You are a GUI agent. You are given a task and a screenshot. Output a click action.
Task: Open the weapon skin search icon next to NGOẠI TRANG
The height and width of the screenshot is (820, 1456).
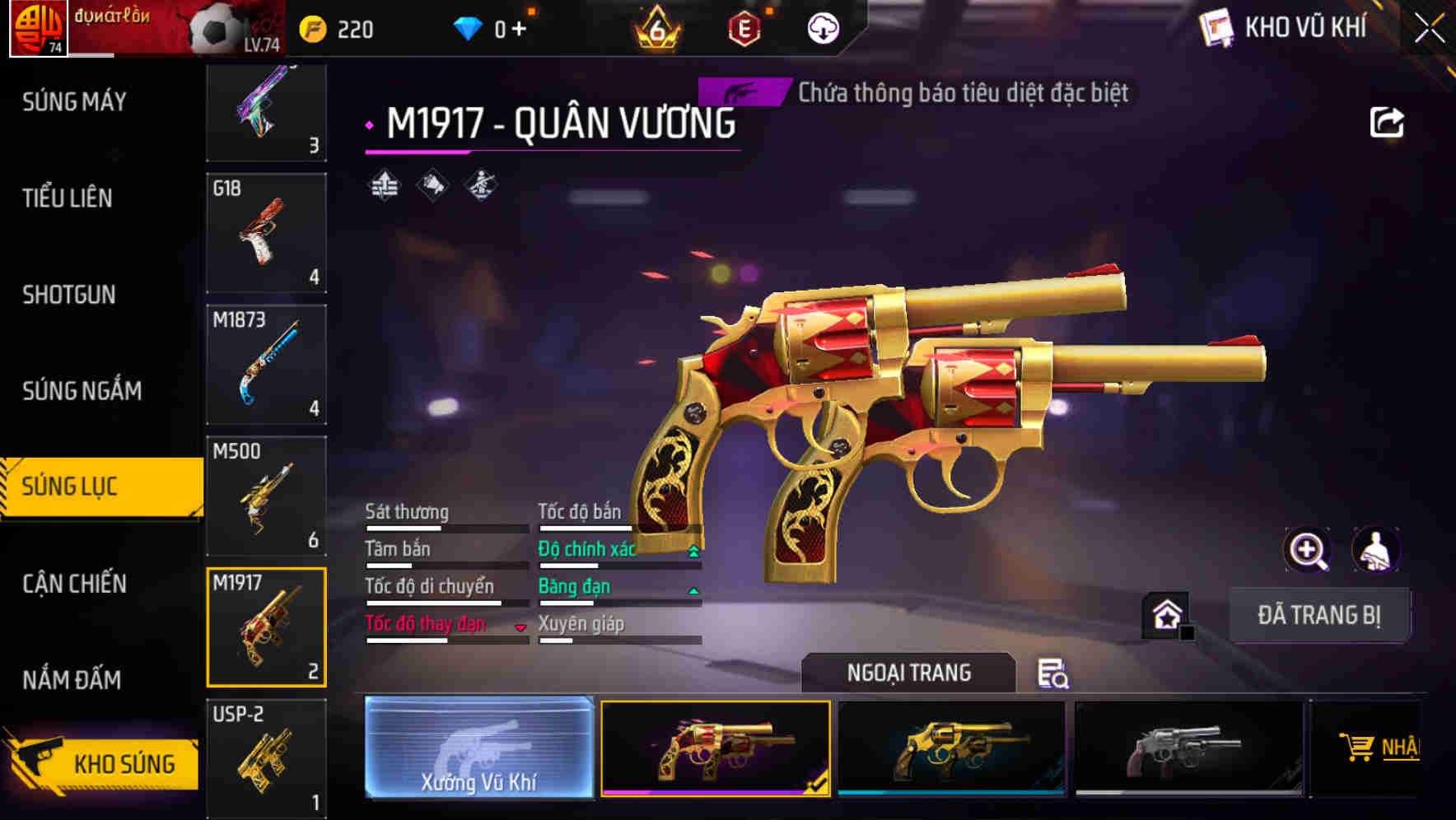tap(1054, 674)
